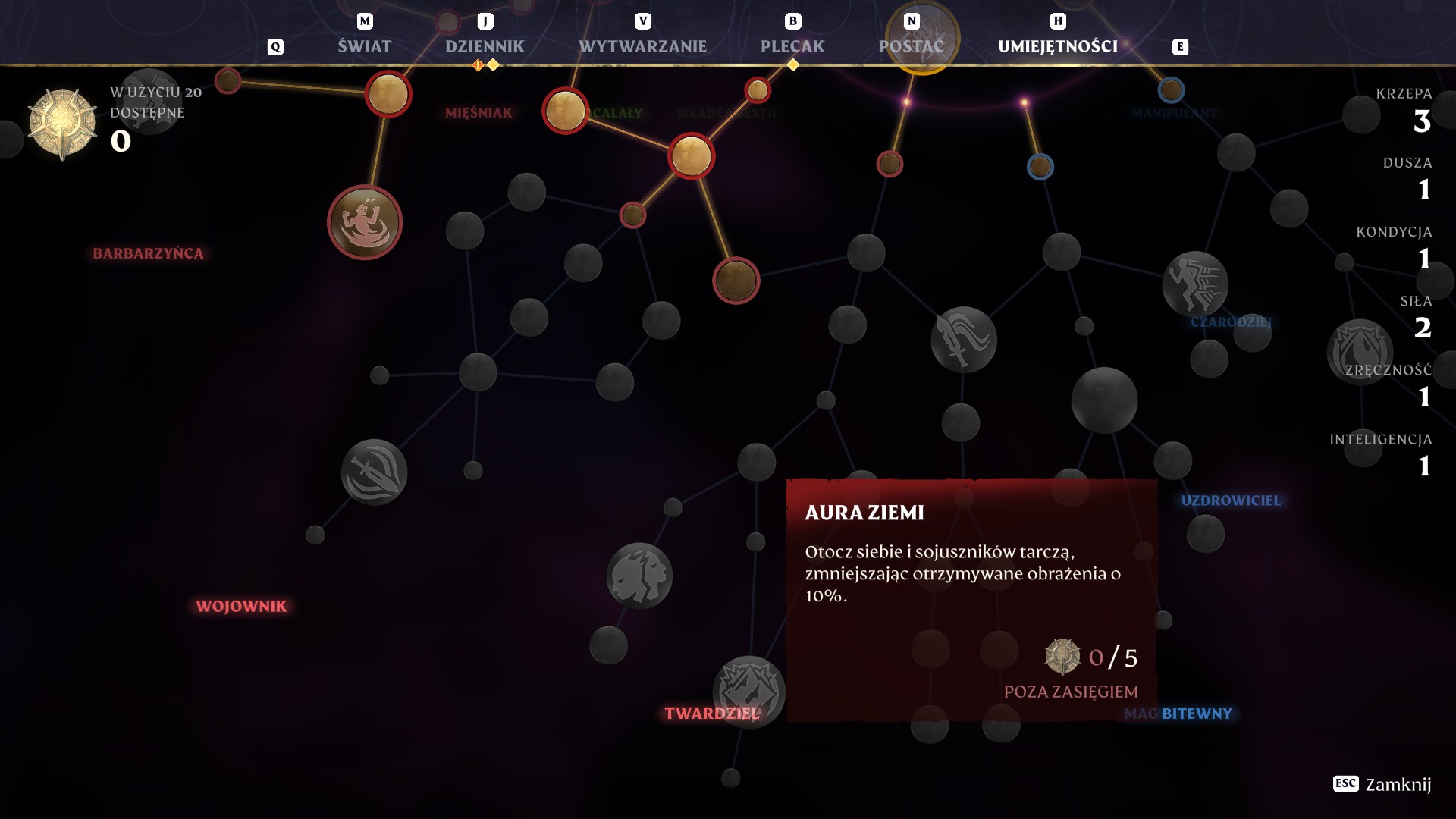Select the locked flame crest skill node
1456x819 pixels.
tap(1359, 350)
